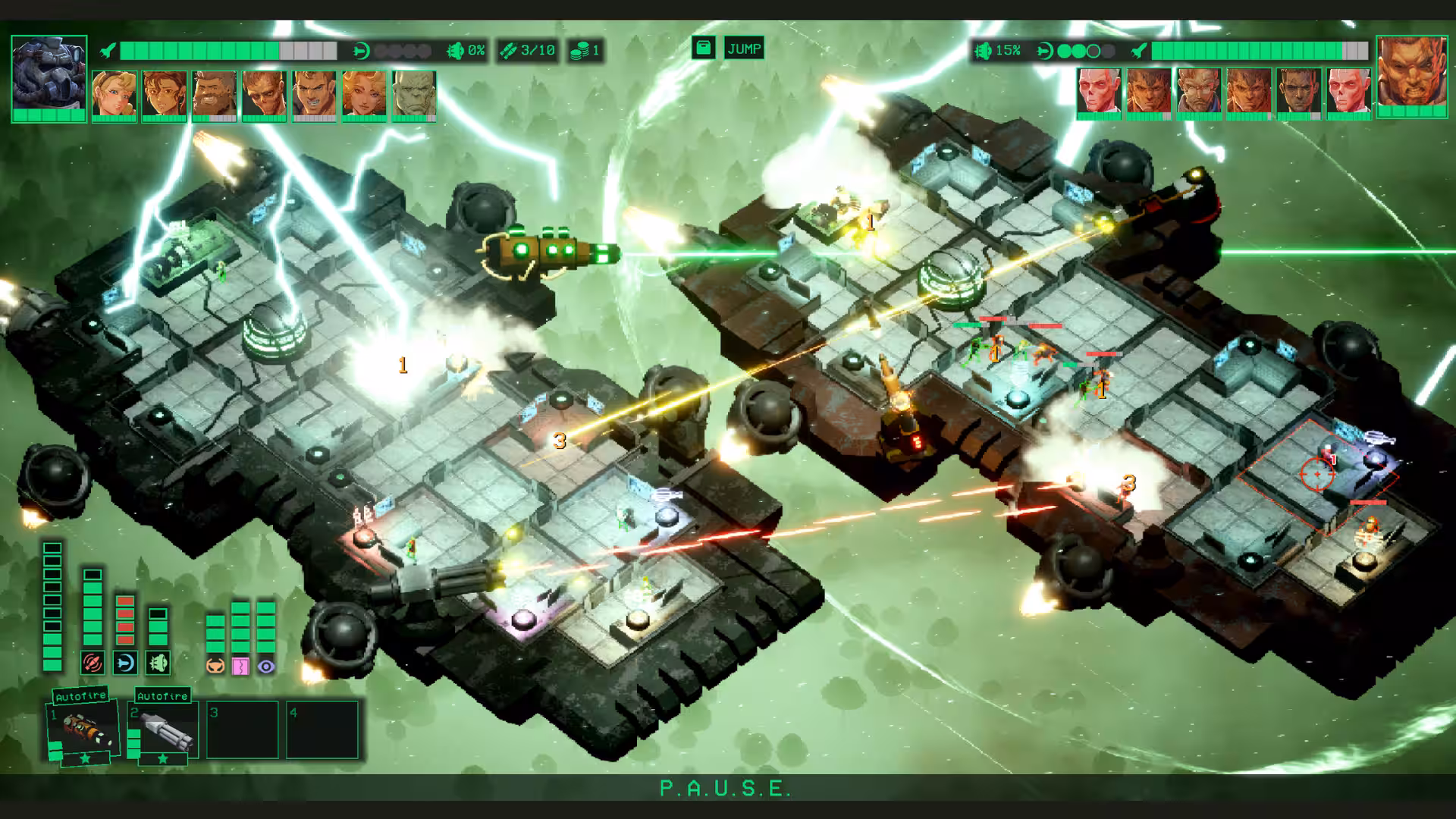
Task: Click the purple eye sensors icon
Action: point(265,666)
